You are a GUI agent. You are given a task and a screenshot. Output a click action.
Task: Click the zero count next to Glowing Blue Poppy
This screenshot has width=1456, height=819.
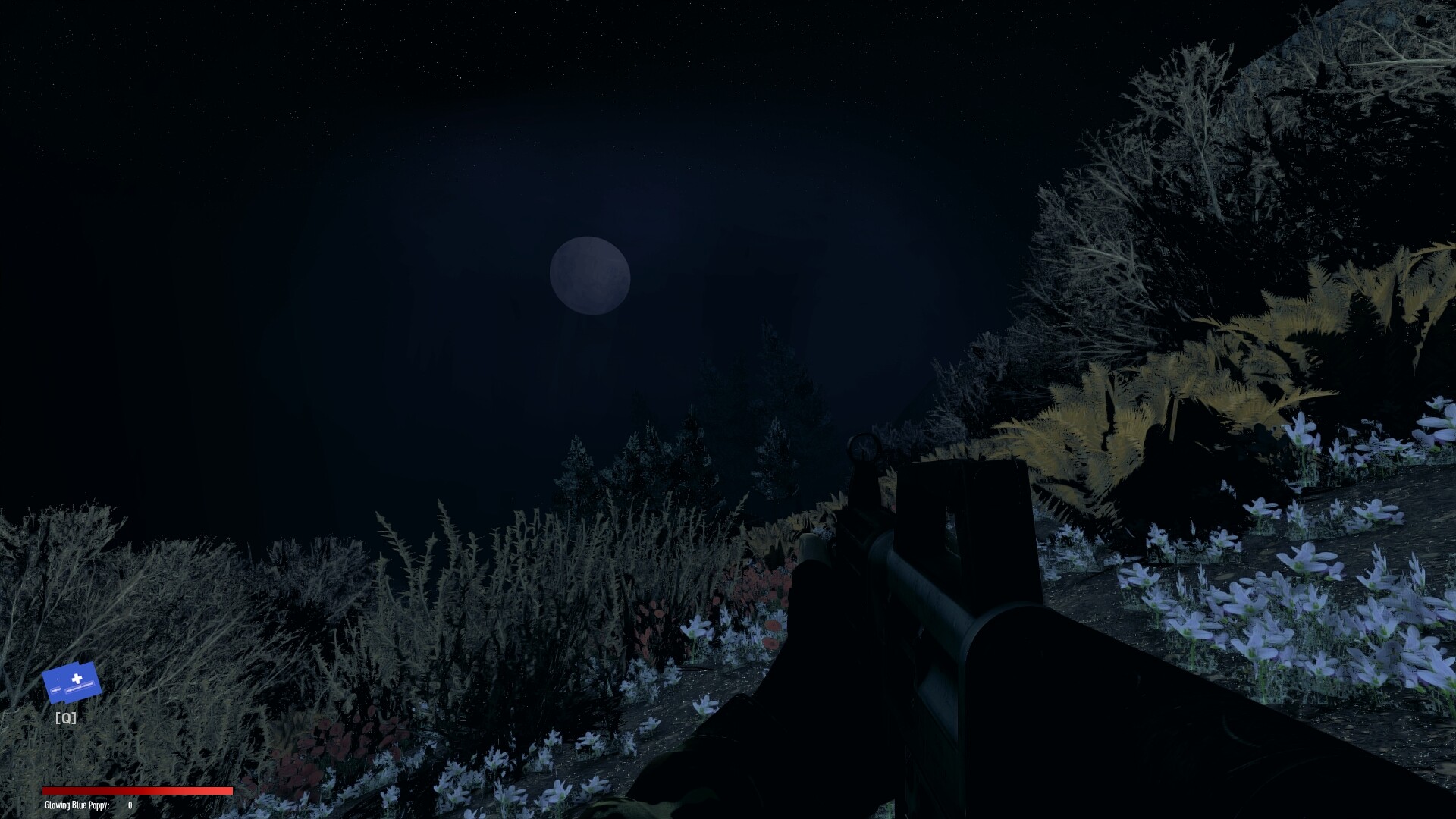click(x=129, y=805)
